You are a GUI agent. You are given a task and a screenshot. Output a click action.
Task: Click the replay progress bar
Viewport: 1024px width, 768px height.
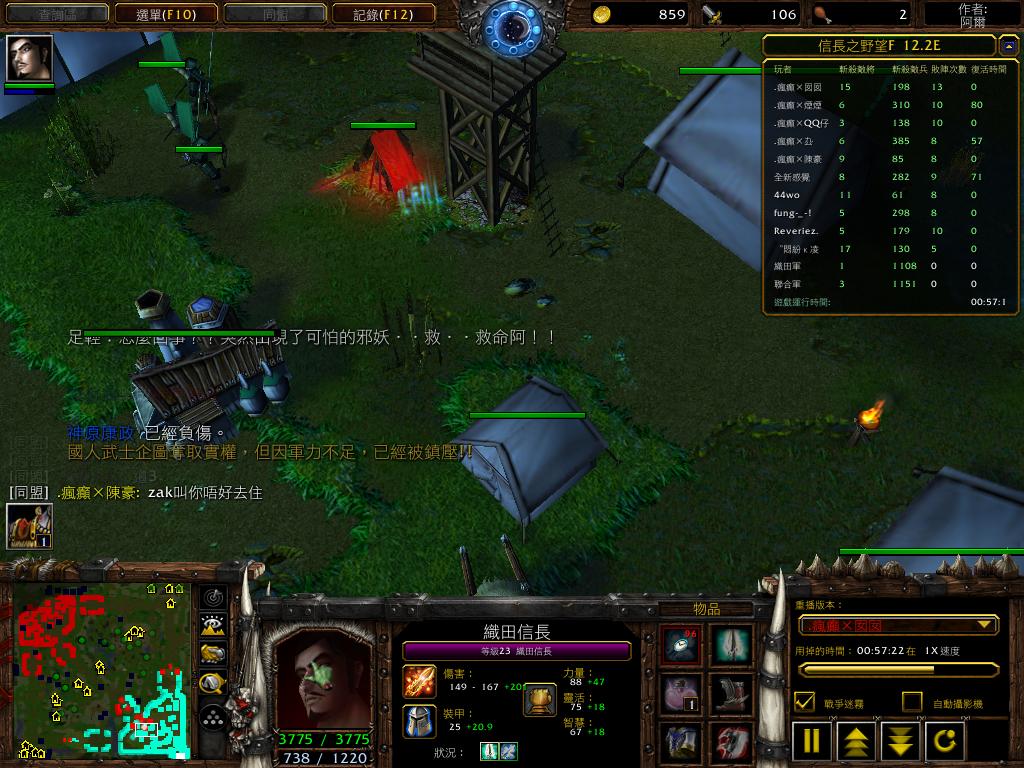tap(898, 670)
